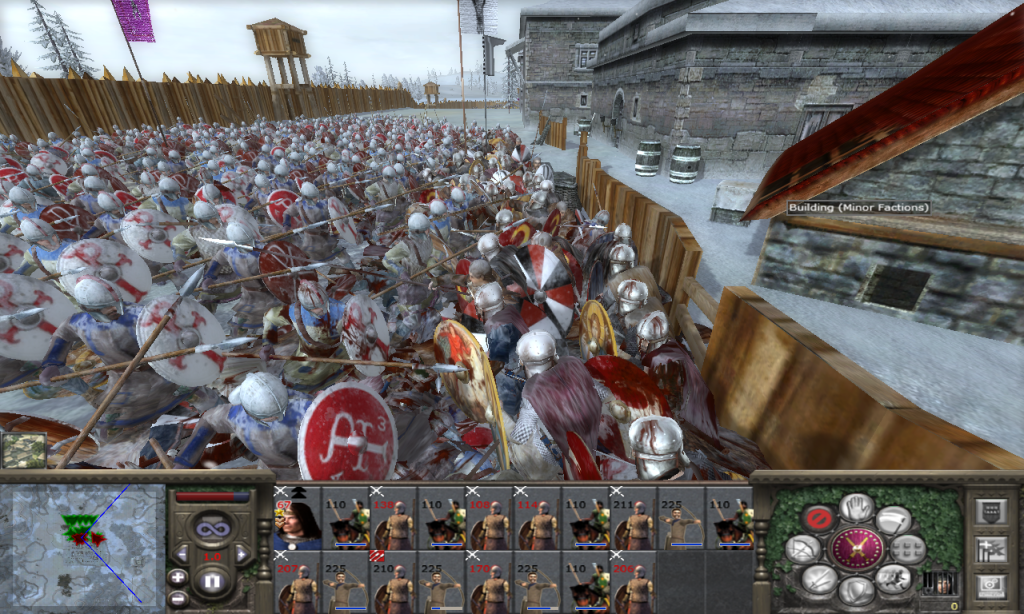The image size is (1024, 614).
Task: Decrease game speed with left arrow
Action: pyautogui.click(x=183, y=553)
